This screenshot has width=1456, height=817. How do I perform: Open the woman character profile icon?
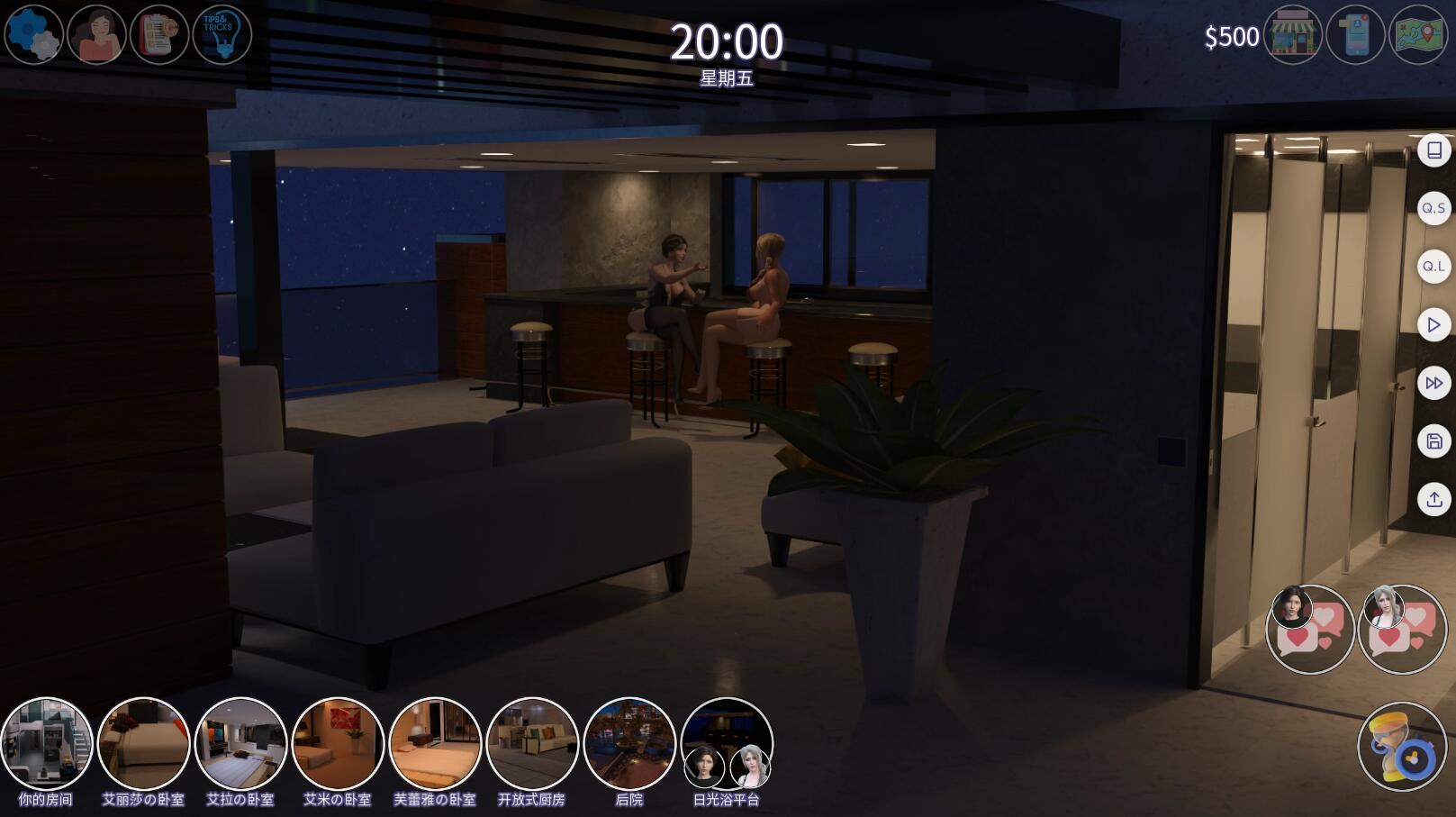pos(96,35)
